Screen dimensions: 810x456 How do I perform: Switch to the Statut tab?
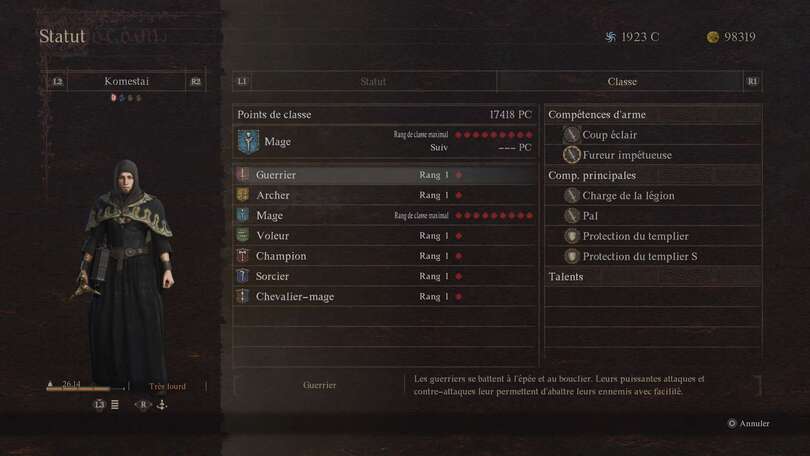pos(372,82)
